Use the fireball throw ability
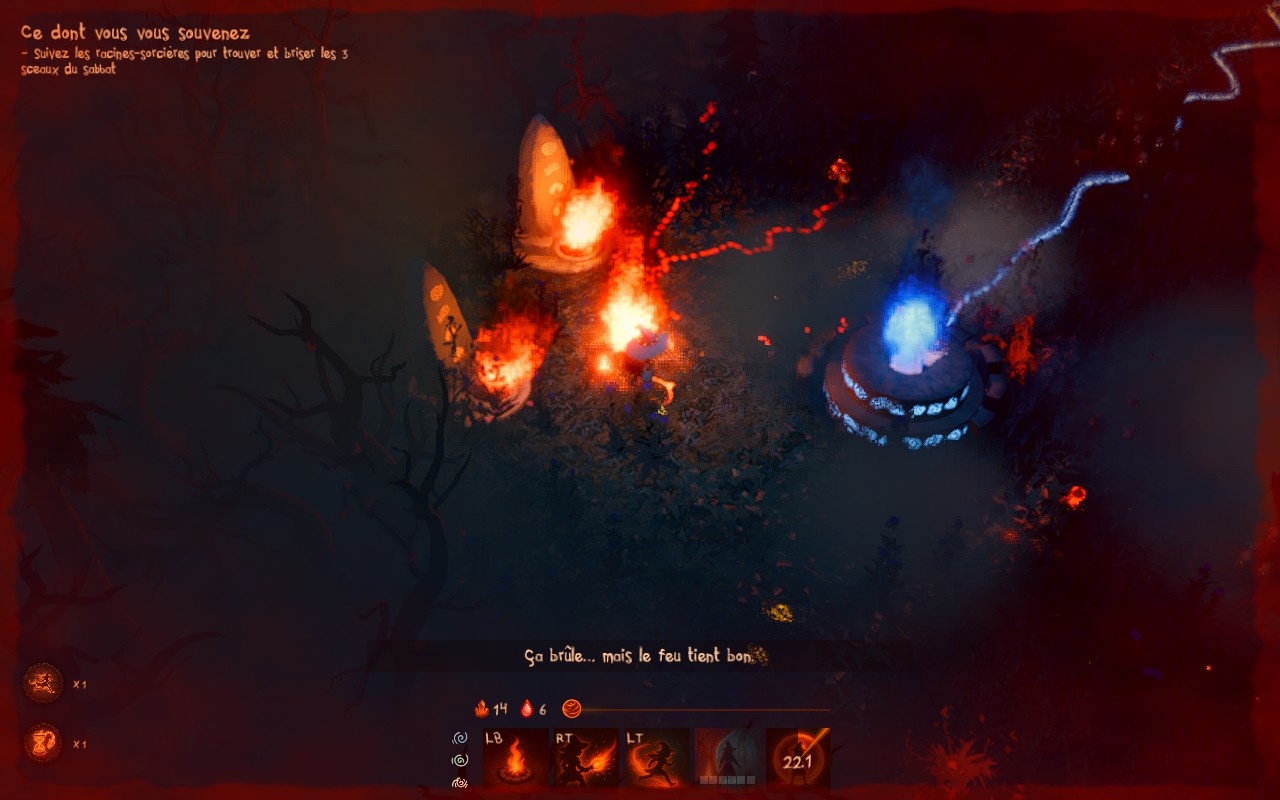1280x800 pixels. [586, 758]
